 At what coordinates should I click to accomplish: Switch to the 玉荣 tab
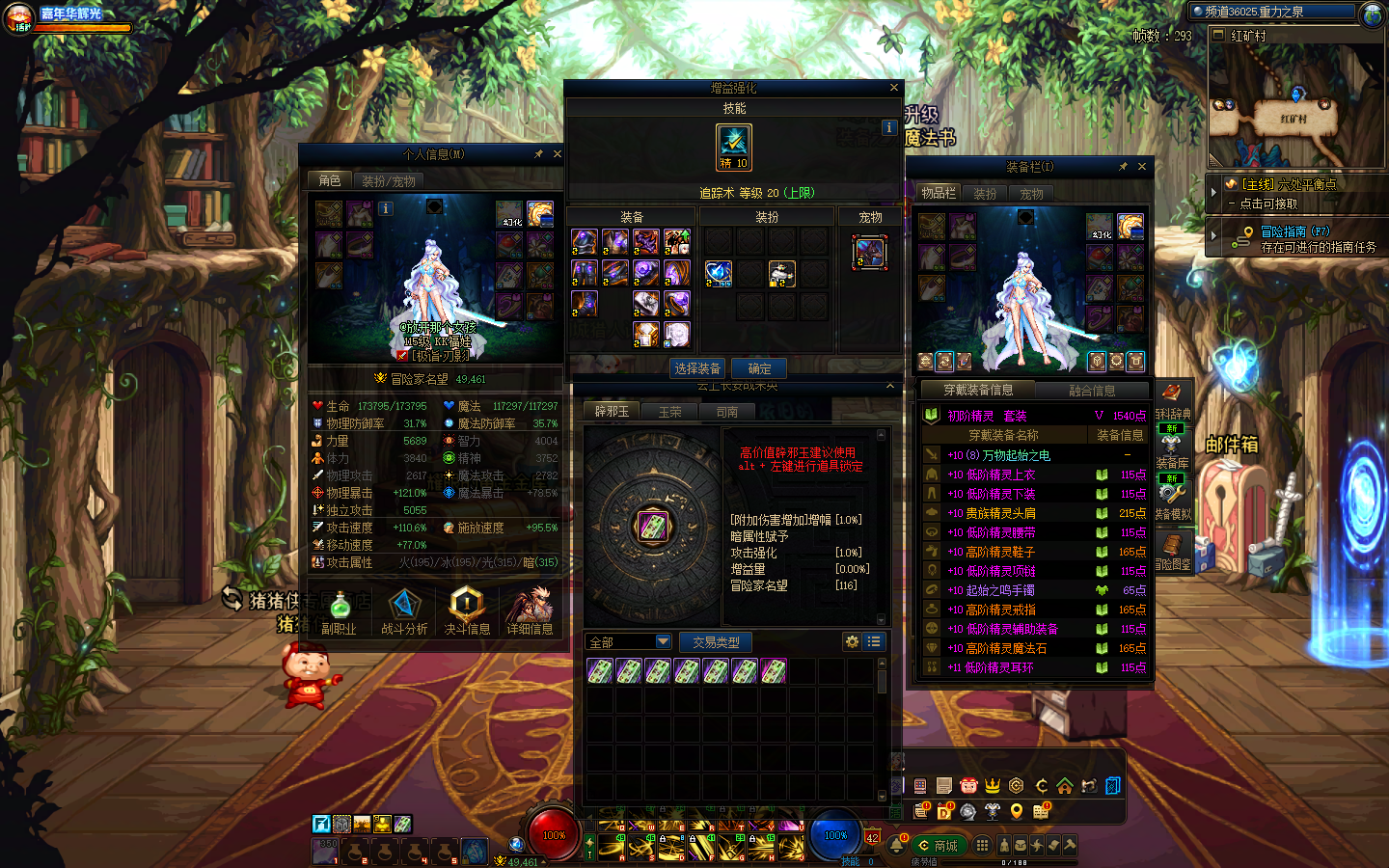pyautogui.click(x=669, y=412)
